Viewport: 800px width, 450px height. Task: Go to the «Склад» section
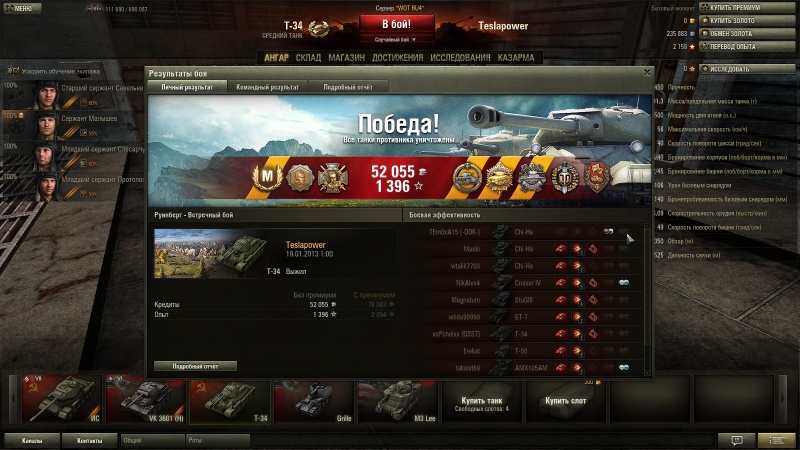(308, 58)
